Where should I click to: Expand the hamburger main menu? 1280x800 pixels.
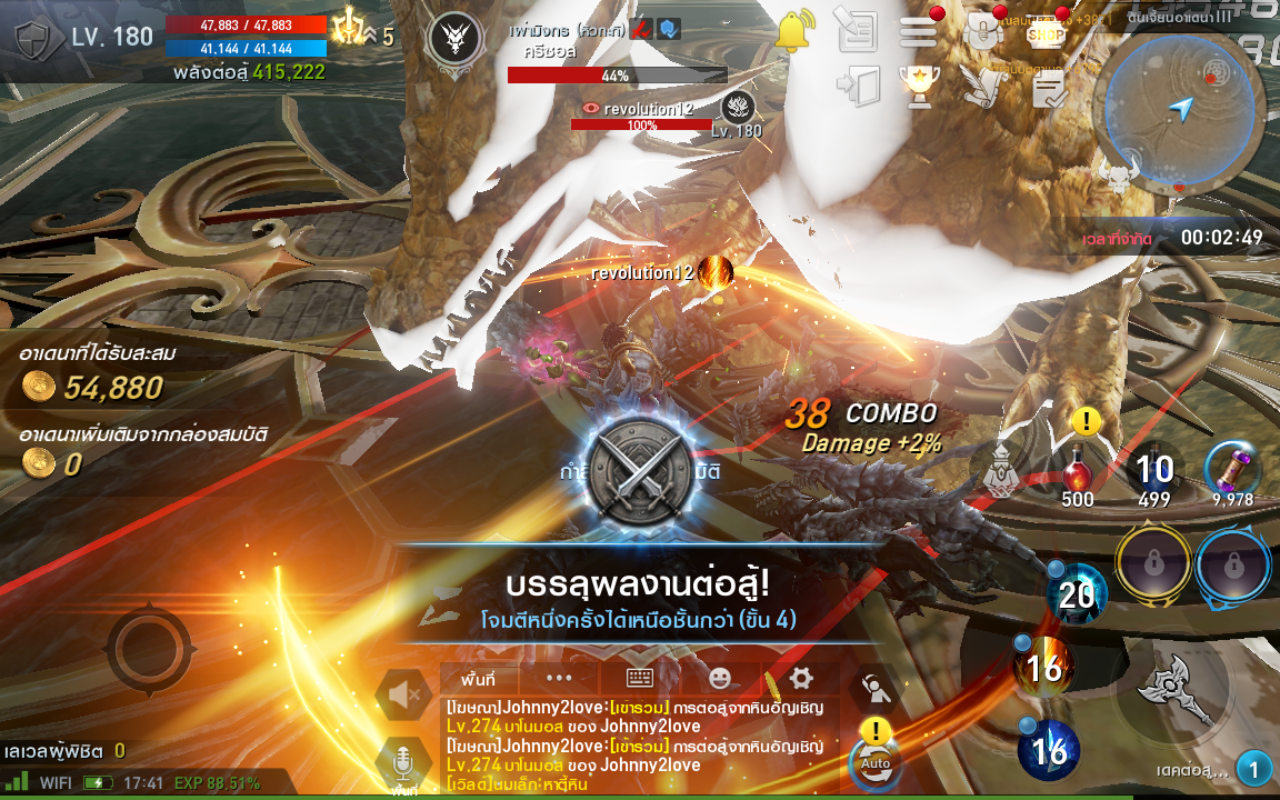point(918,32)
